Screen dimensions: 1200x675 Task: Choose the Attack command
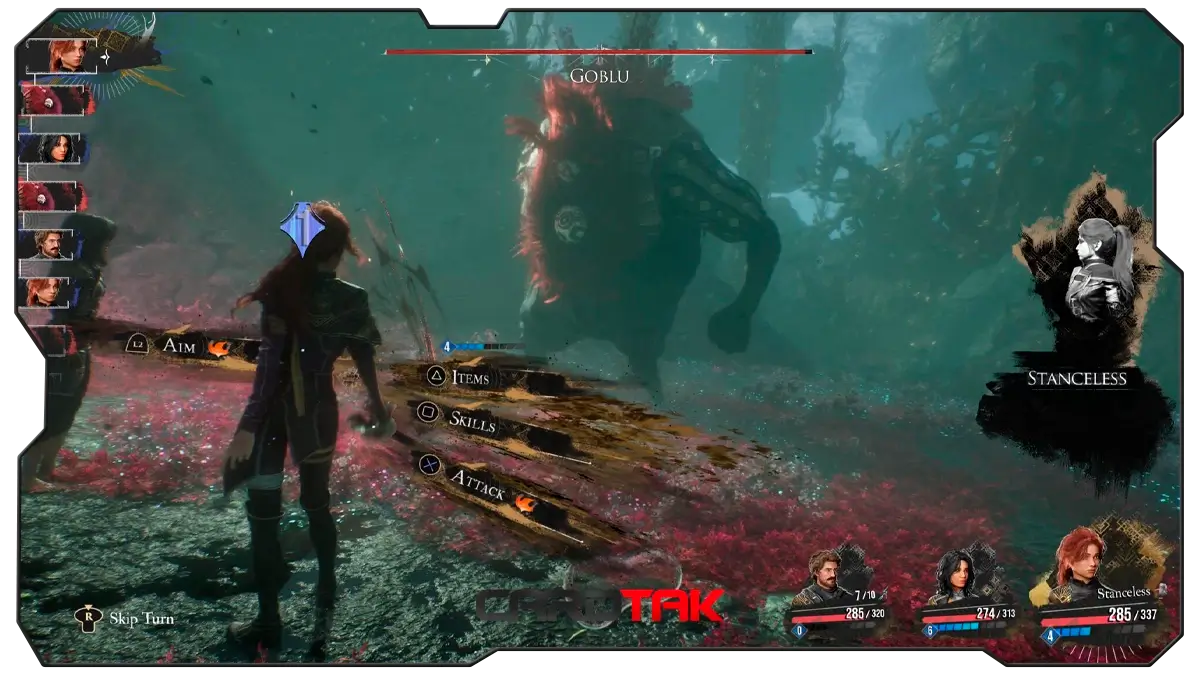tap(476, 481)
